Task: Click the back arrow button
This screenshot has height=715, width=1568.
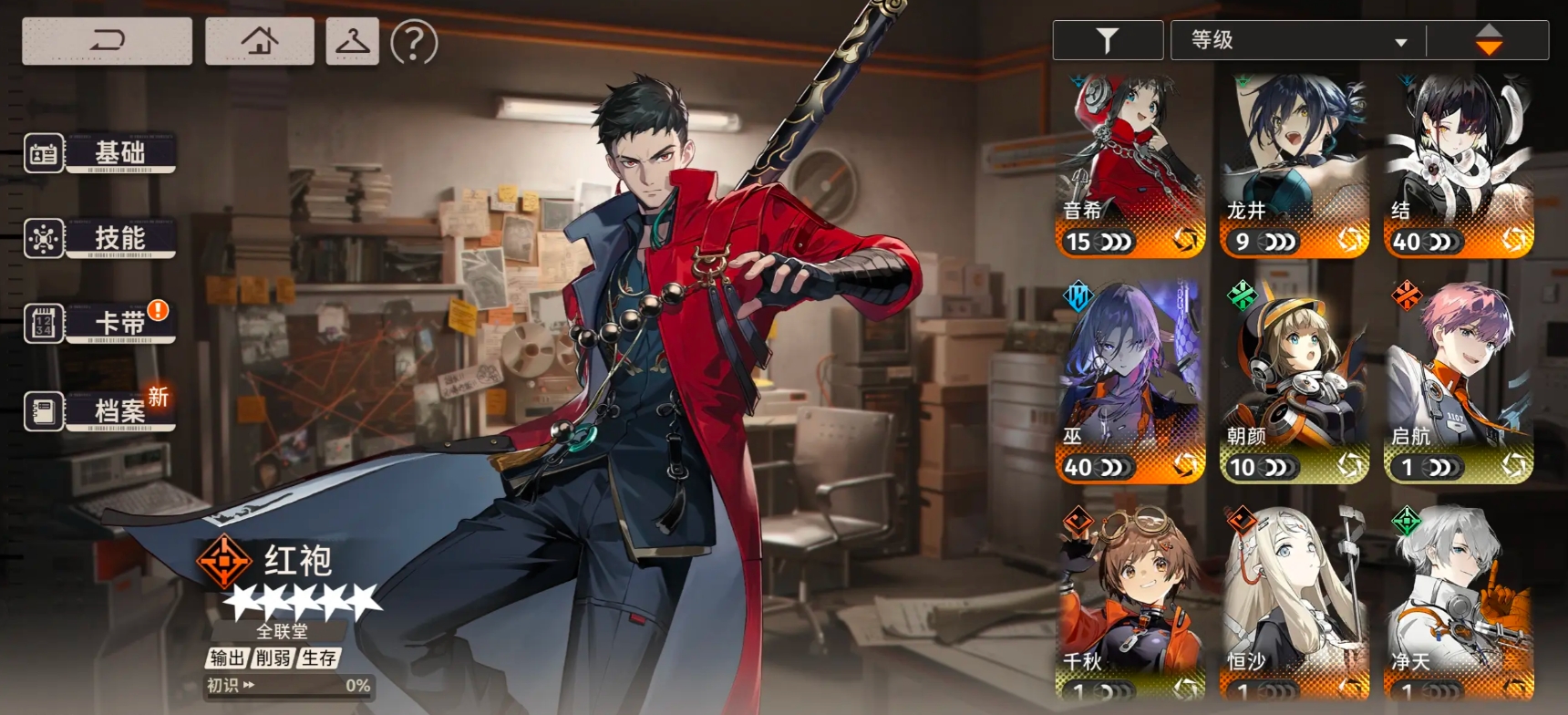Action: [107, 41]
